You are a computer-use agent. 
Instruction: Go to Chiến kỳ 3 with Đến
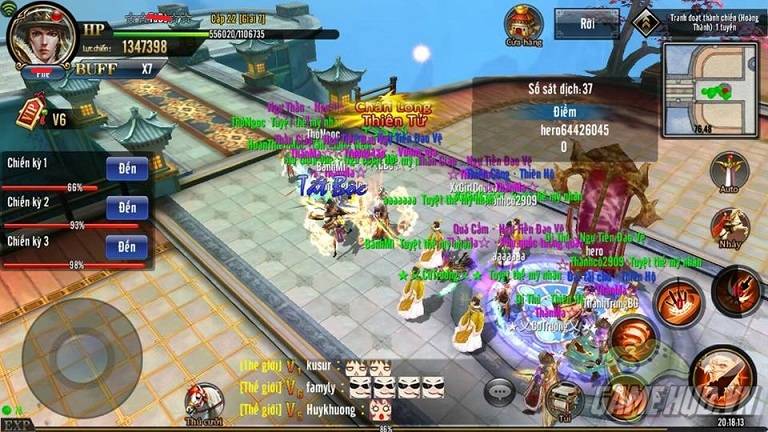pyautogui.click(x=126, y=247)
